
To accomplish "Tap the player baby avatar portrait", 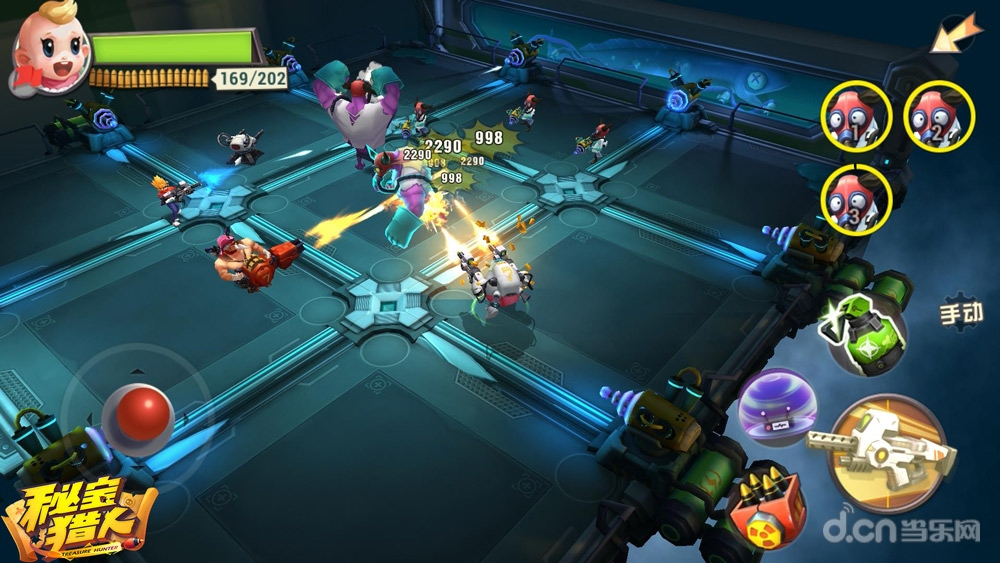I will point(48,52).
